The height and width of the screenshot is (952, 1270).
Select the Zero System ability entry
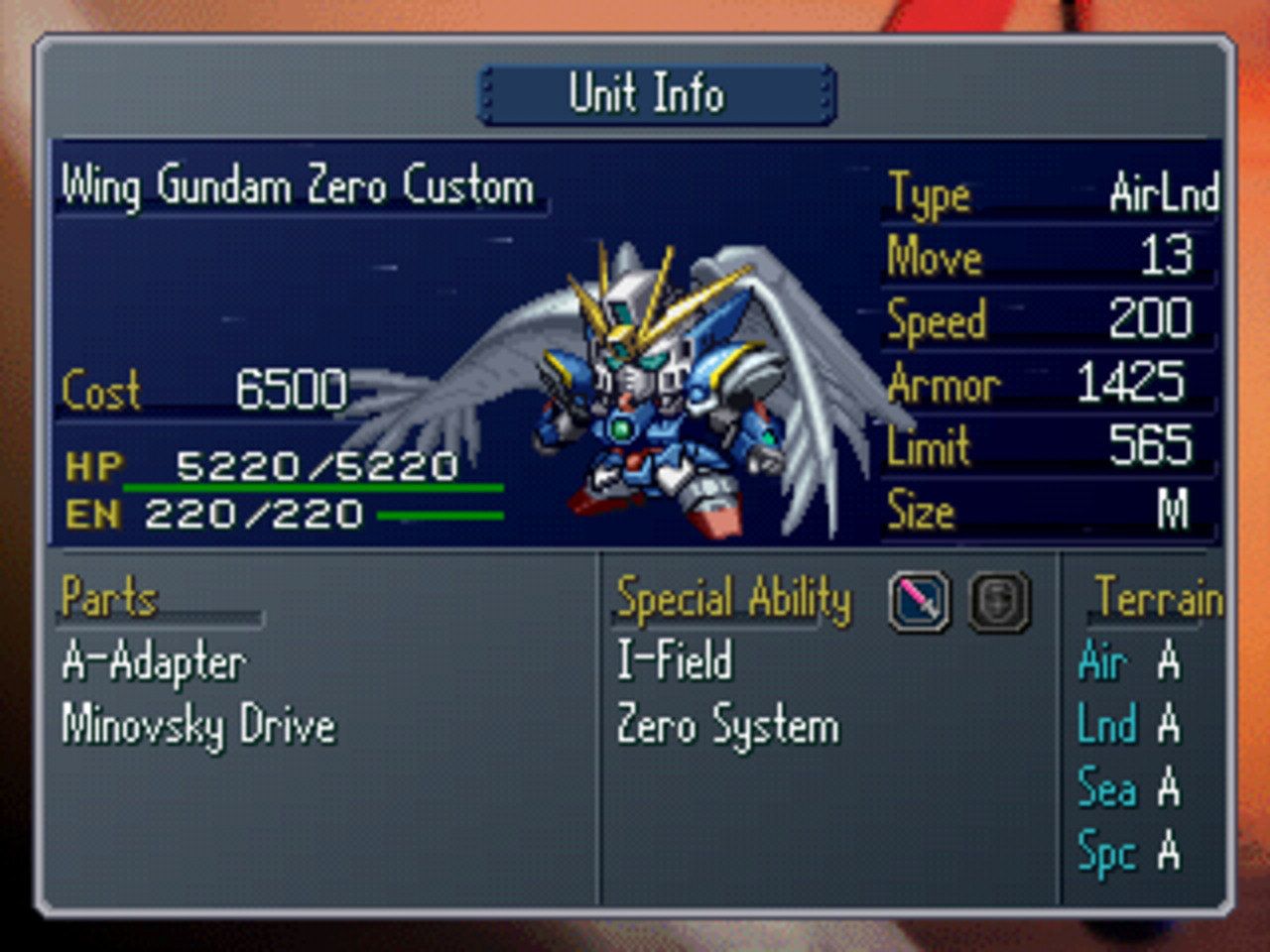pyautogui.click(x=727, y=726)
